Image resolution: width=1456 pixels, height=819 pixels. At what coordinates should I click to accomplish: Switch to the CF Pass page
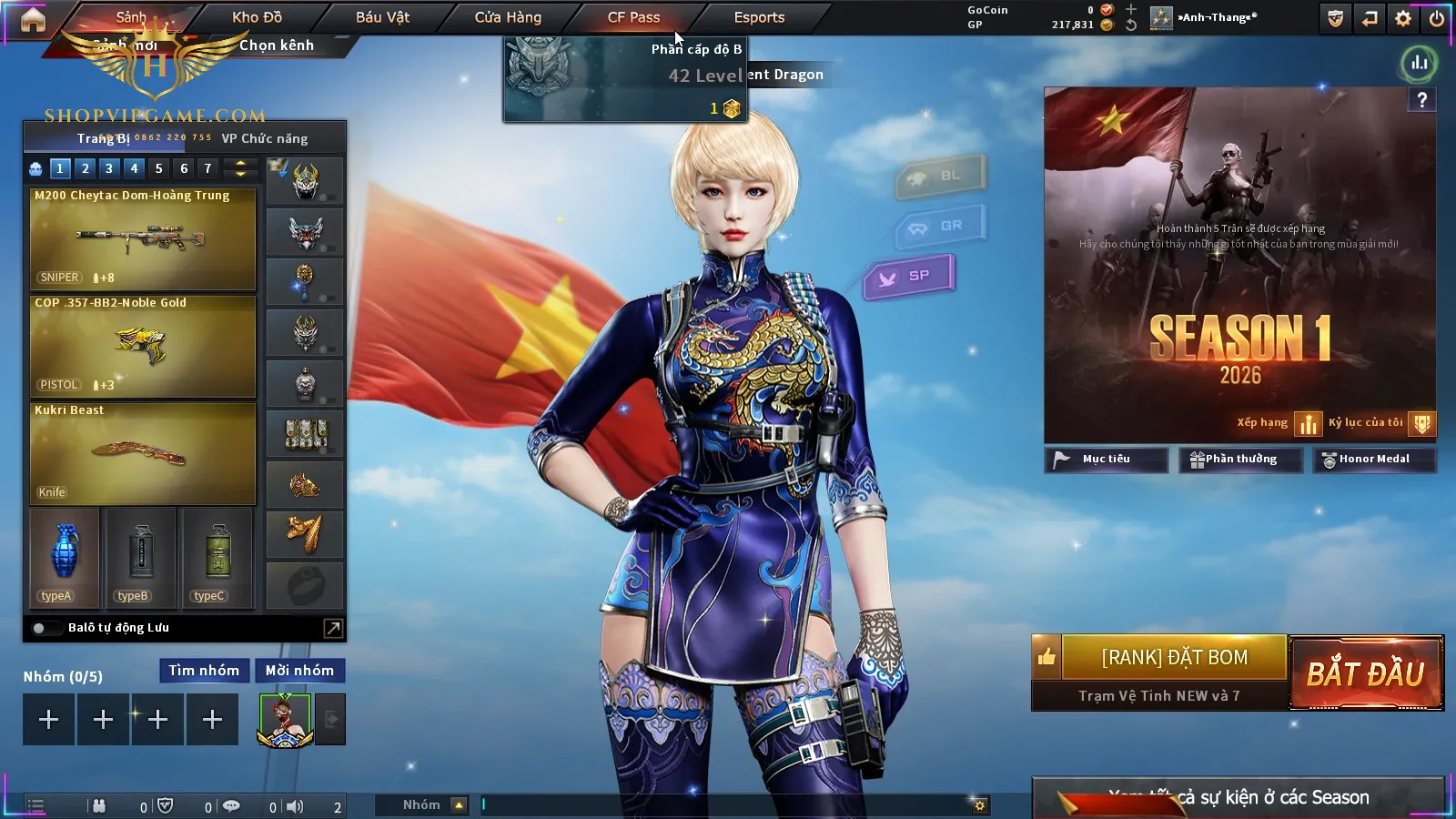tap(633, 17)
